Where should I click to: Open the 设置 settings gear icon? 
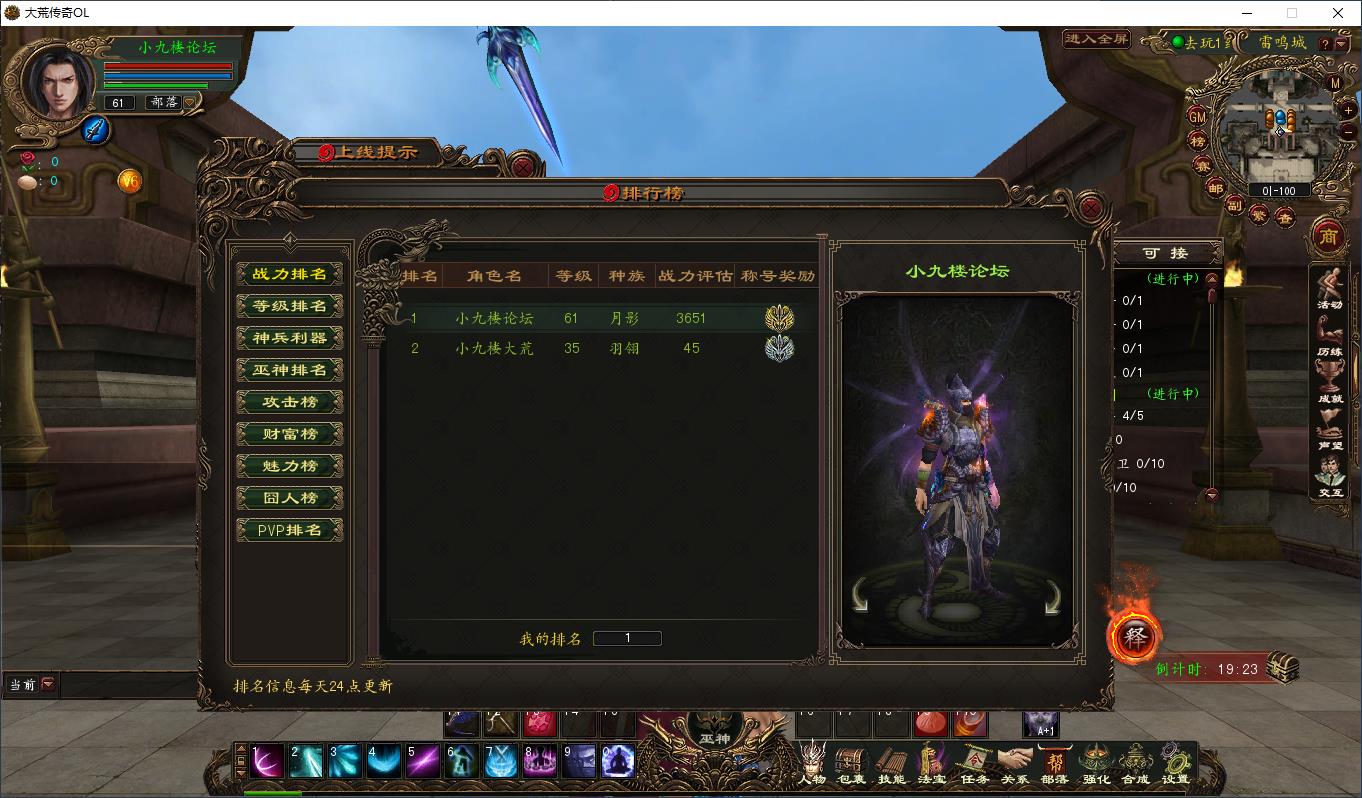[x=1176, y=764]
